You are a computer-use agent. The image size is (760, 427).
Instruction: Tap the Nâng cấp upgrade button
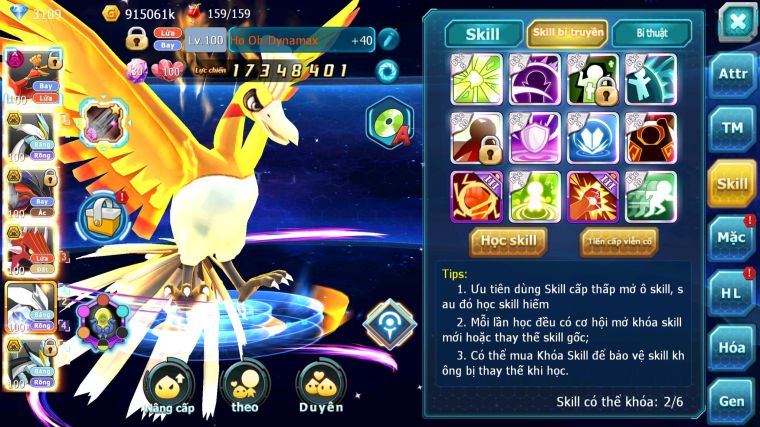click(x=168, y=388)
